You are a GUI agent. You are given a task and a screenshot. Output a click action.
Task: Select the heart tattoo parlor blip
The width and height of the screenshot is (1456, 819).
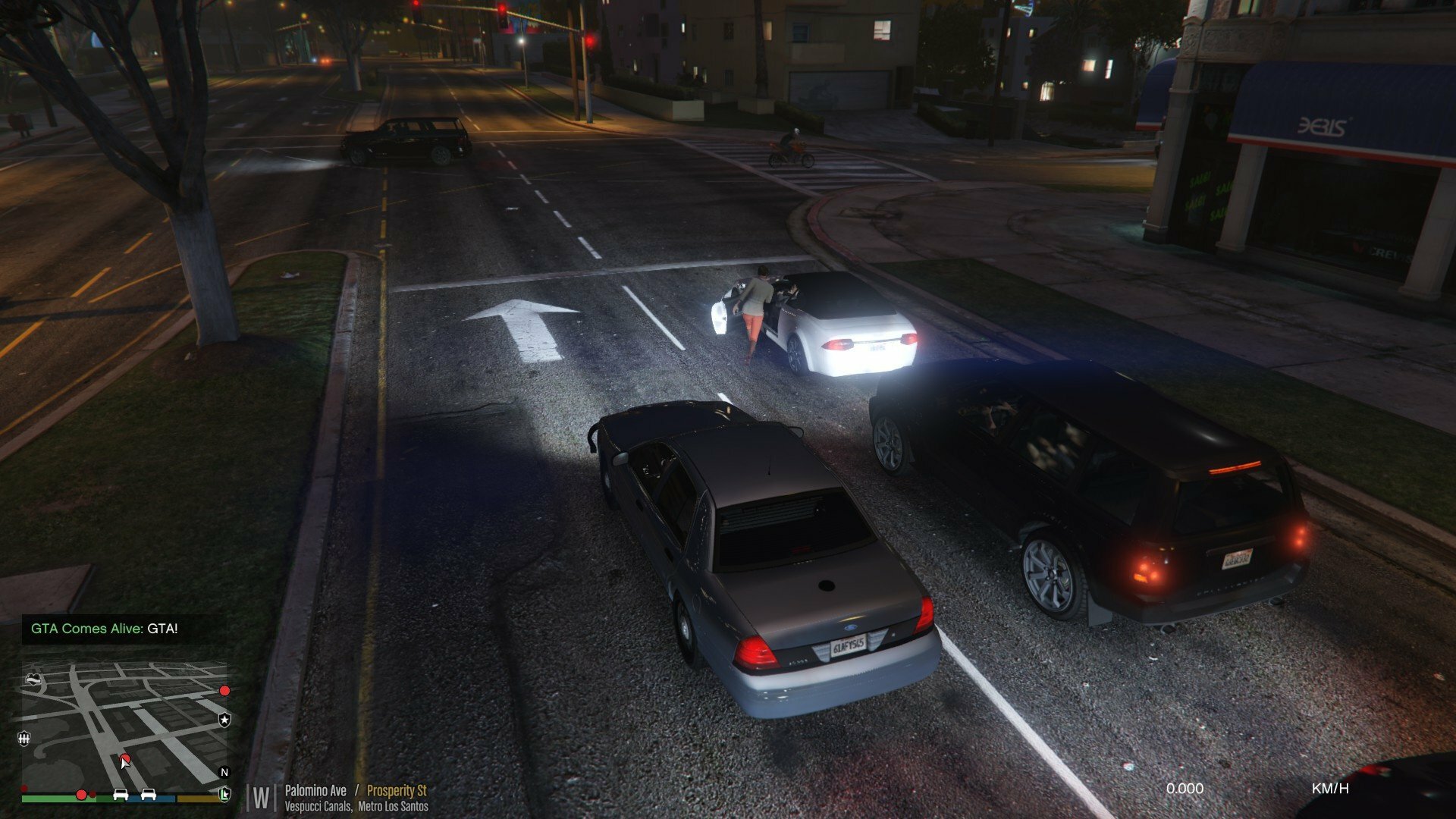click(x=33, y=679)
